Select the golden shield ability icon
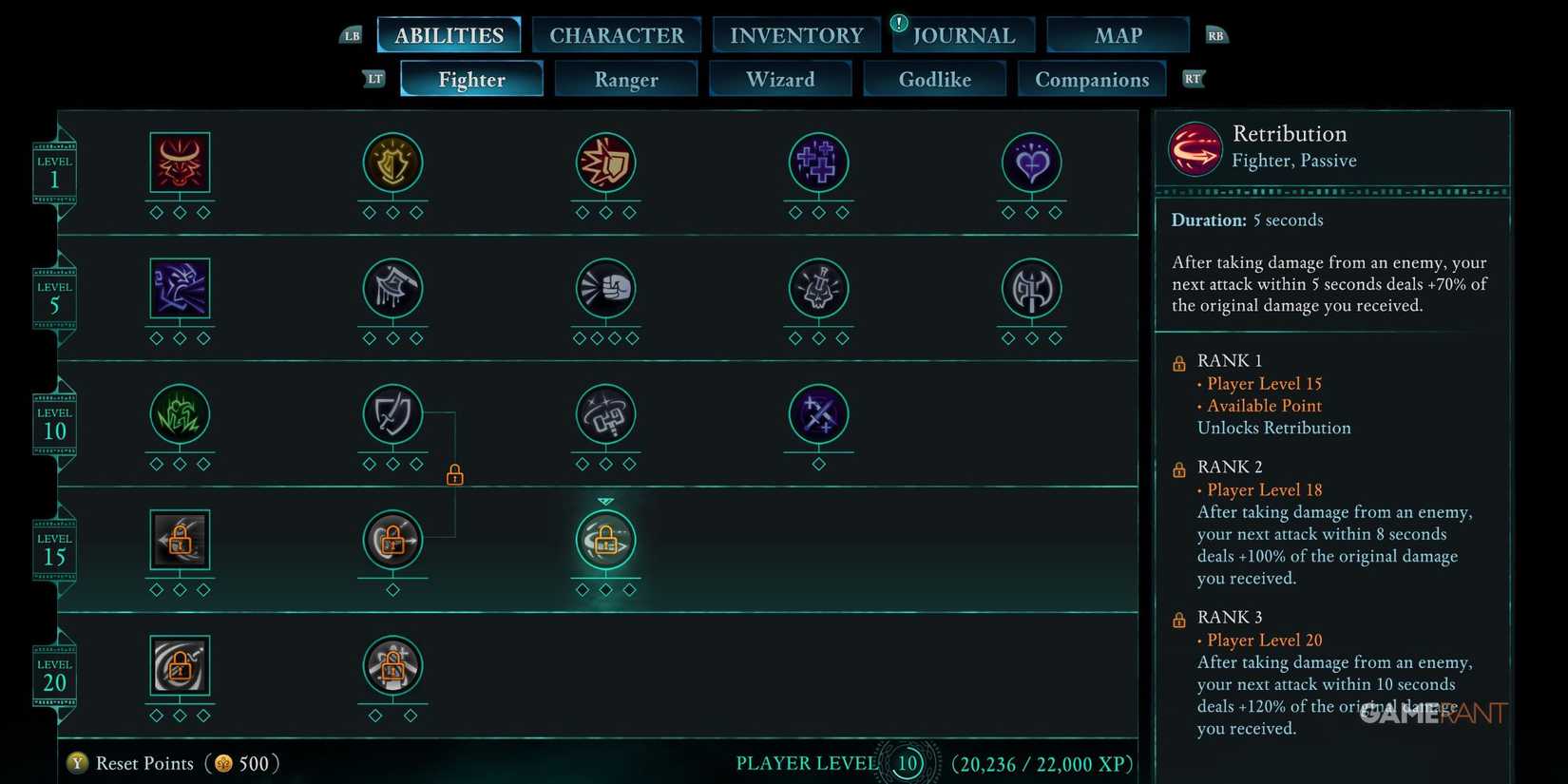Viewport: 1568px width, 784px height. pos(392,163)
